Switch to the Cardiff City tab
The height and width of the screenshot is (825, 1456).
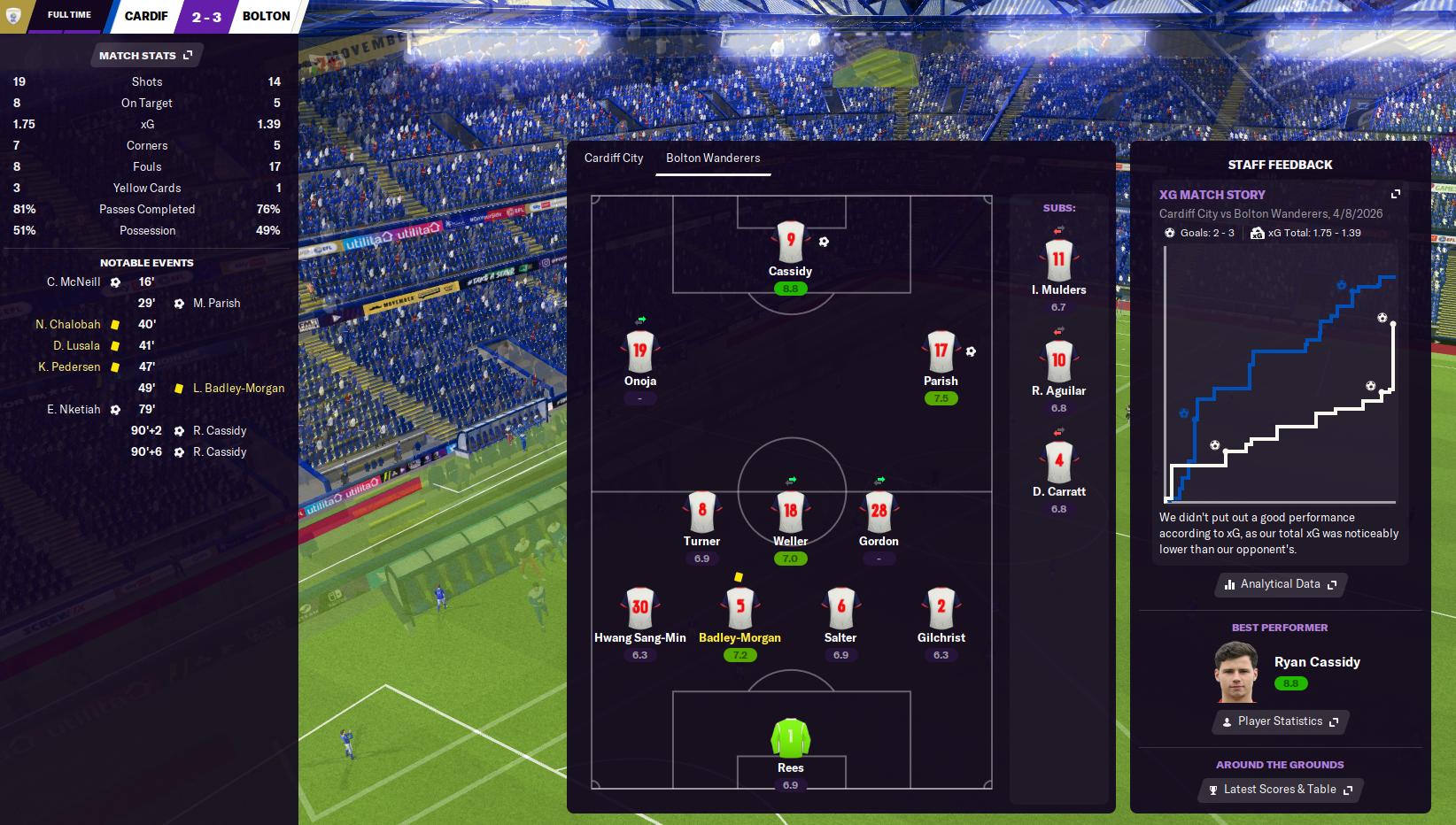tap(614, 158)
